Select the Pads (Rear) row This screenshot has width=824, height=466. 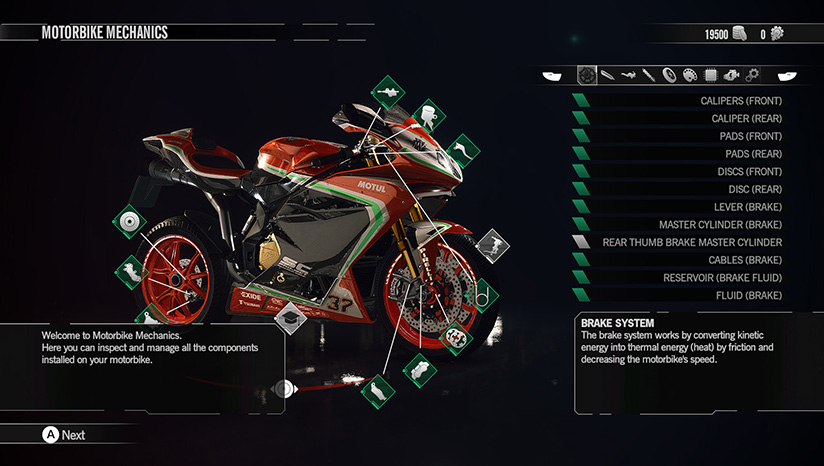(740, 154)
